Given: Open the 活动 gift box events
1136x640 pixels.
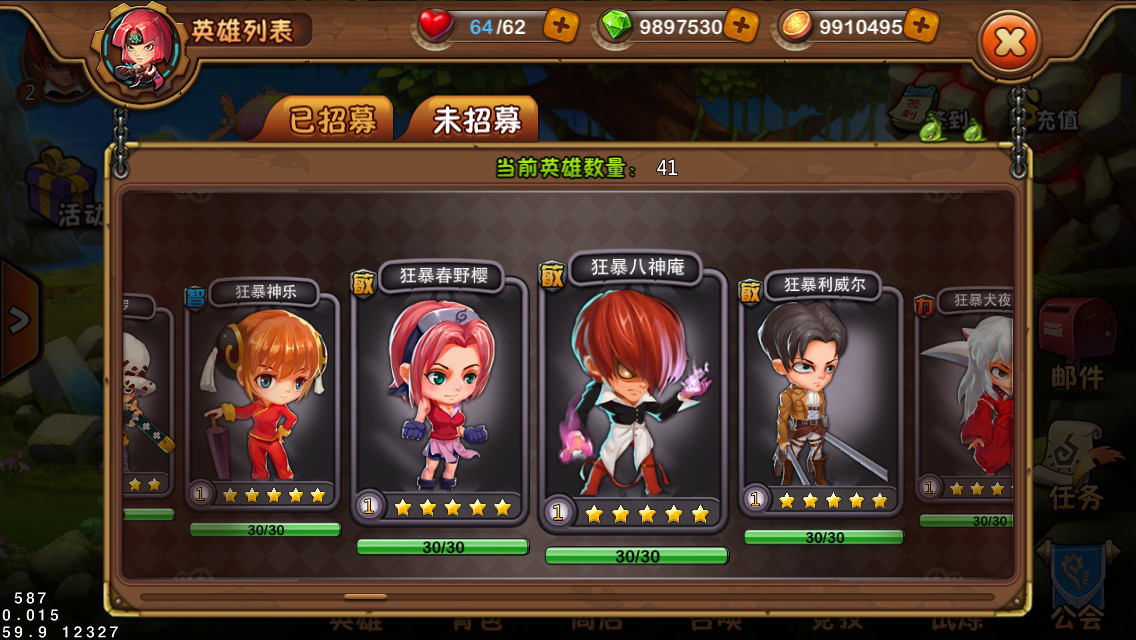Looking at the screenshot, I should (62, 190).
